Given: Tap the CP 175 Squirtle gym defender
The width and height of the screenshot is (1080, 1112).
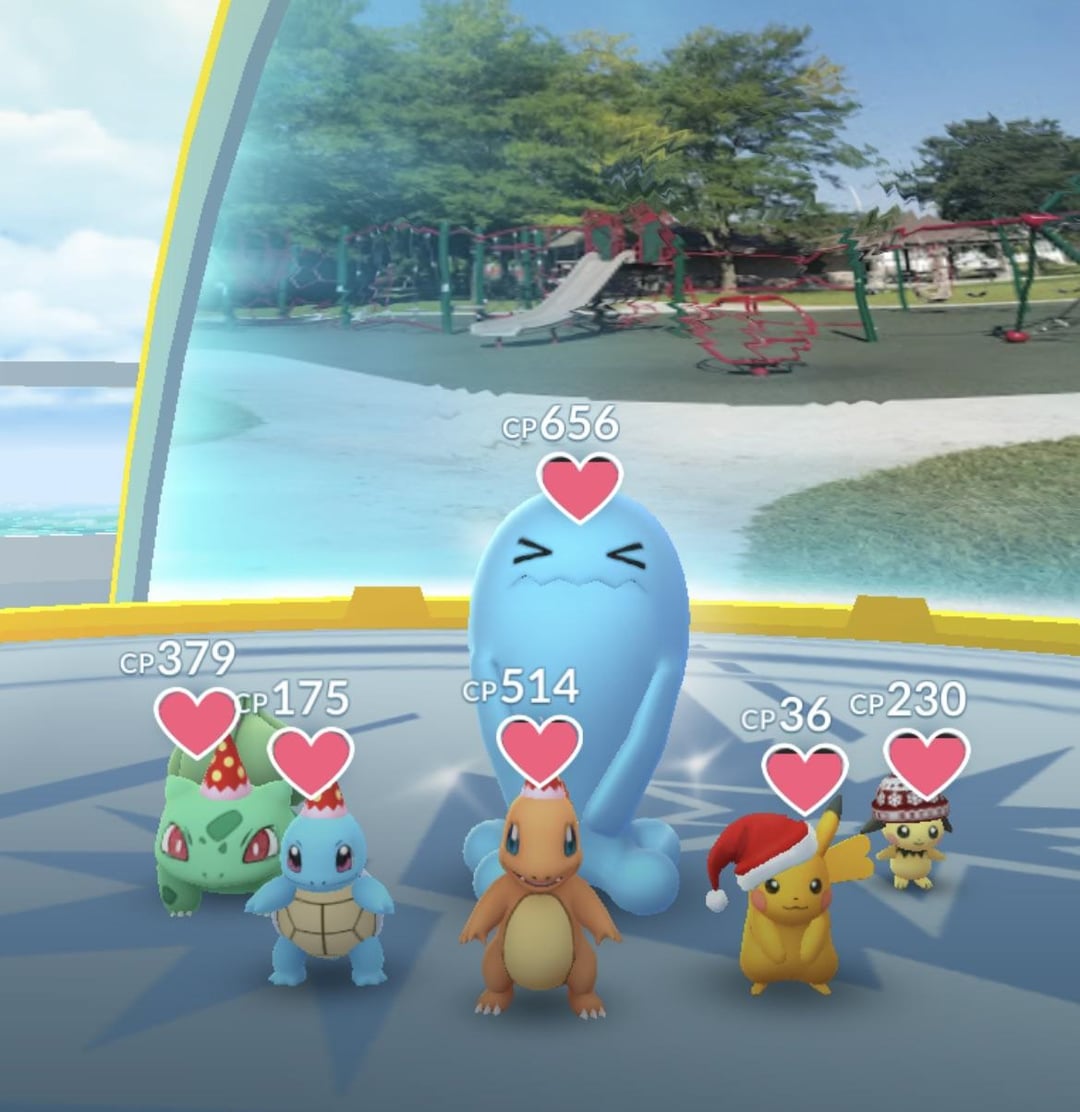Looking at the screenshot, I should coord(322,900).
